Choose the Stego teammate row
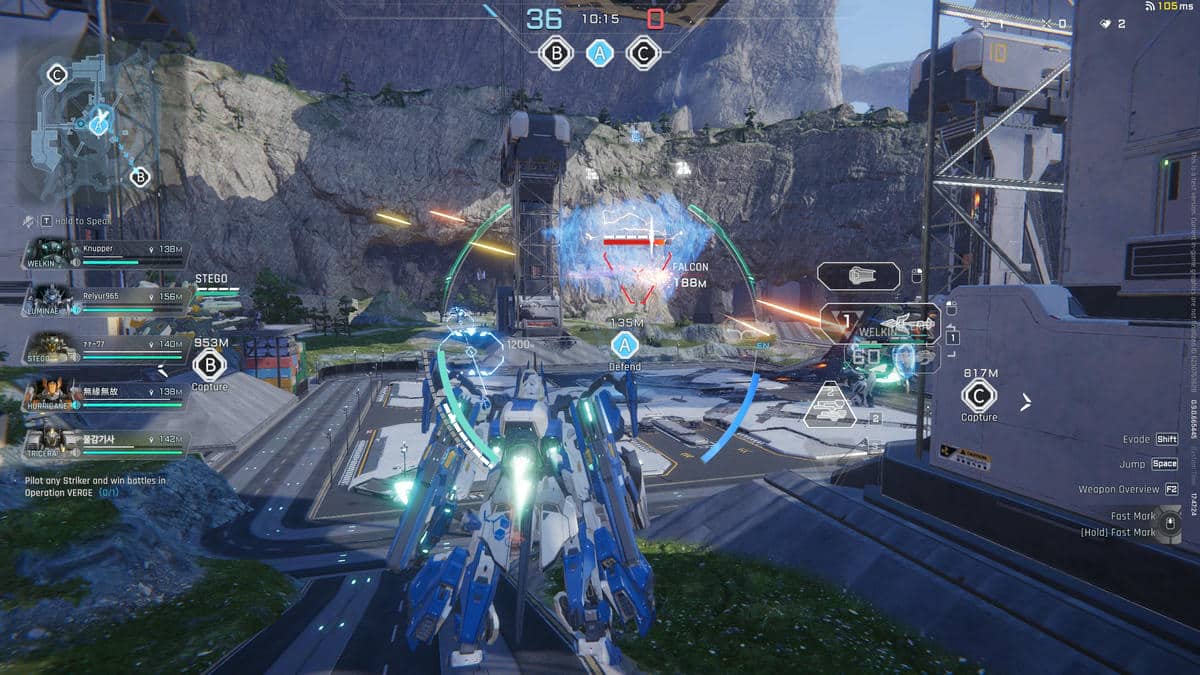The height and width of the screenshot is (675, 1200). [x=105, y=349]
